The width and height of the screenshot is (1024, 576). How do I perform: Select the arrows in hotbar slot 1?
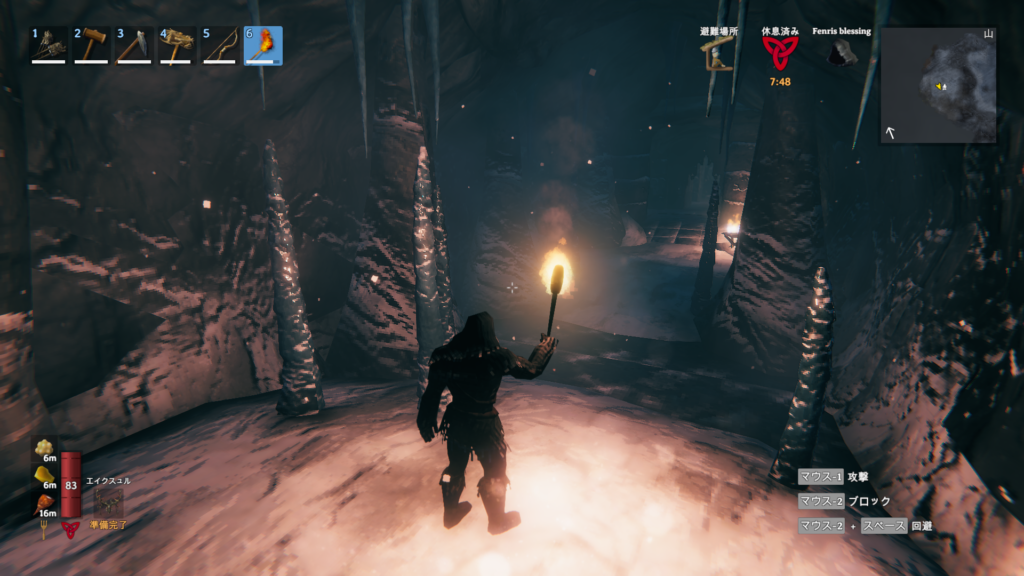48,45
